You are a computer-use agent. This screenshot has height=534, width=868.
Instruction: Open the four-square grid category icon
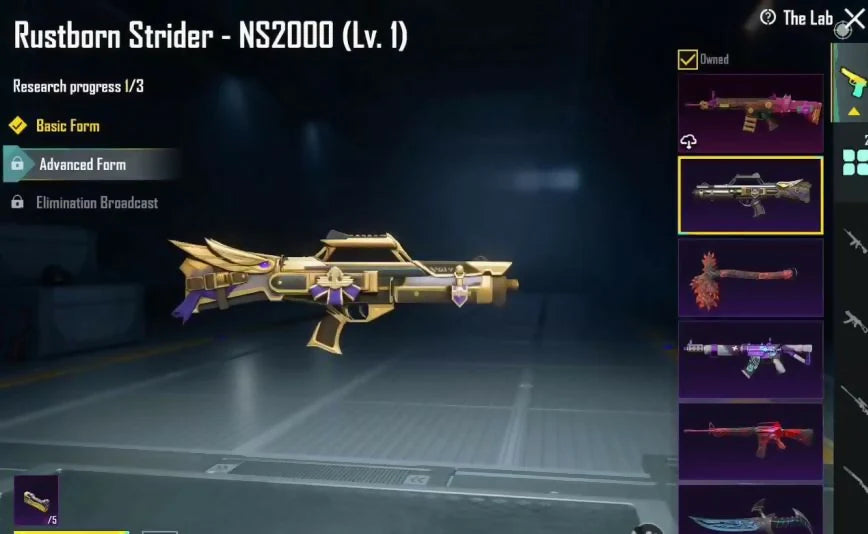tap(855, 162)
